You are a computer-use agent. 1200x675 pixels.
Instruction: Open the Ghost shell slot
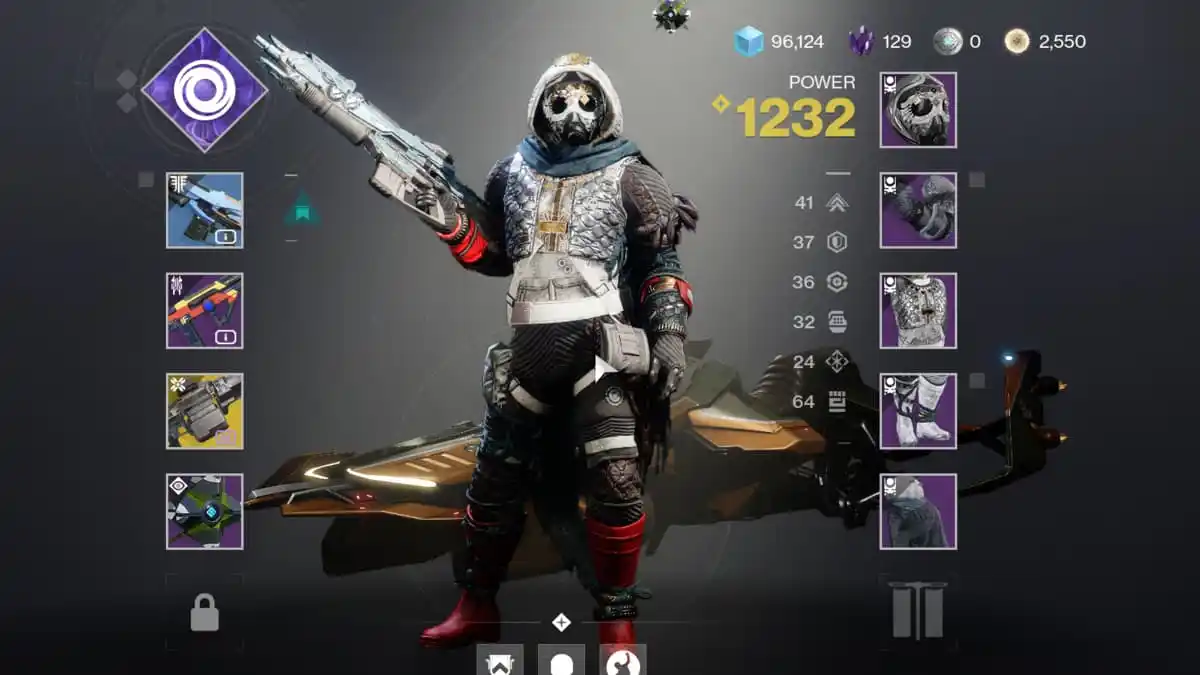click(x=204, y=511)
